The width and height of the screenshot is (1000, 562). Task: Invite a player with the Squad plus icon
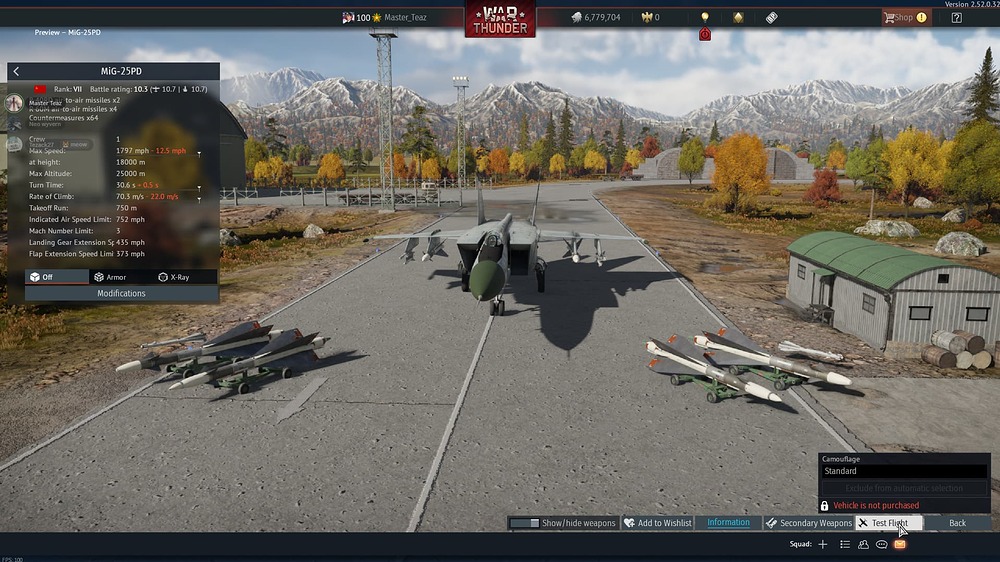click(823, 544)
